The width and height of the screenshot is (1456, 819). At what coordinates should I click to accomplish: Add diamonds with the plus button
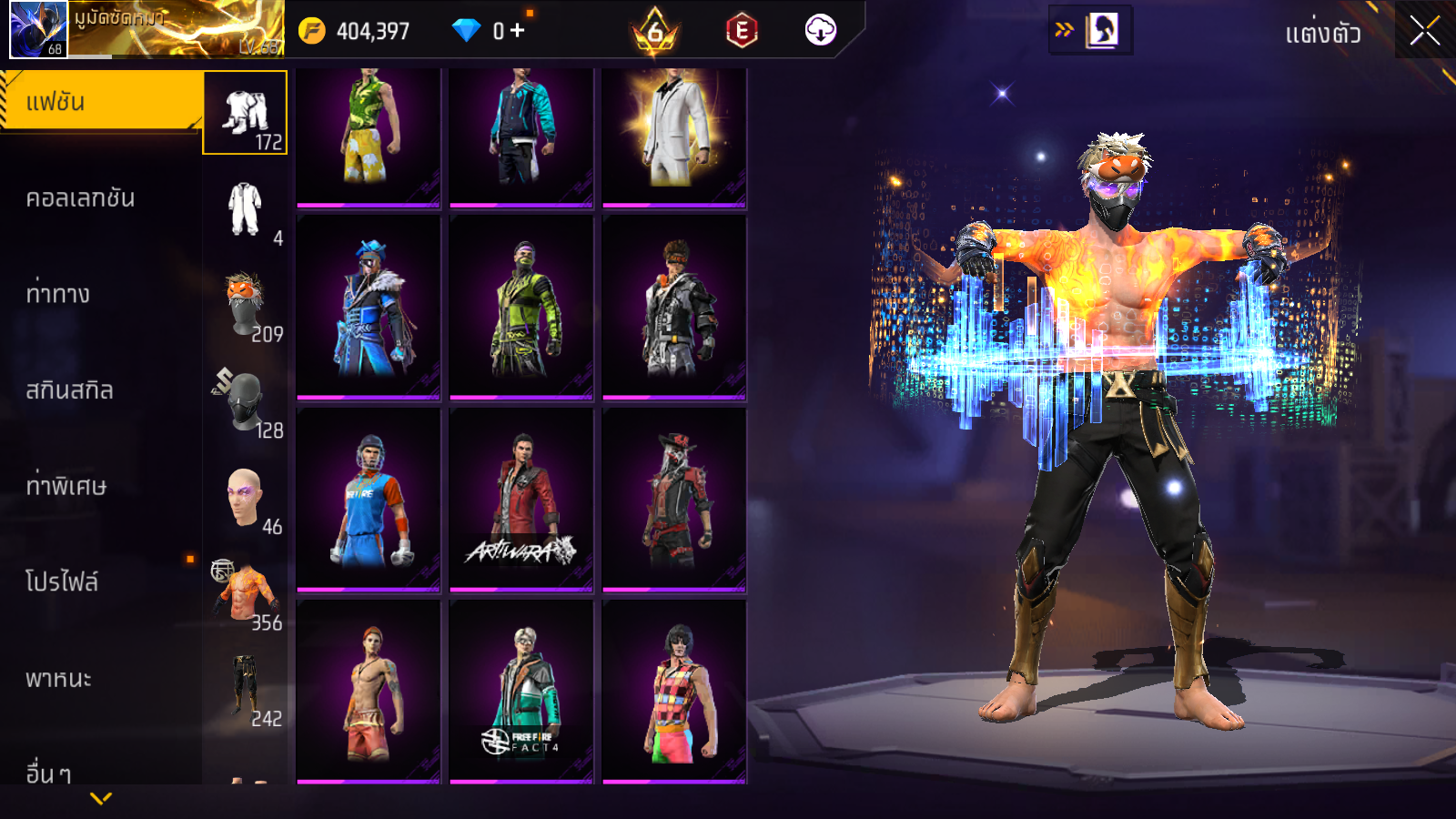click(517, 31)
